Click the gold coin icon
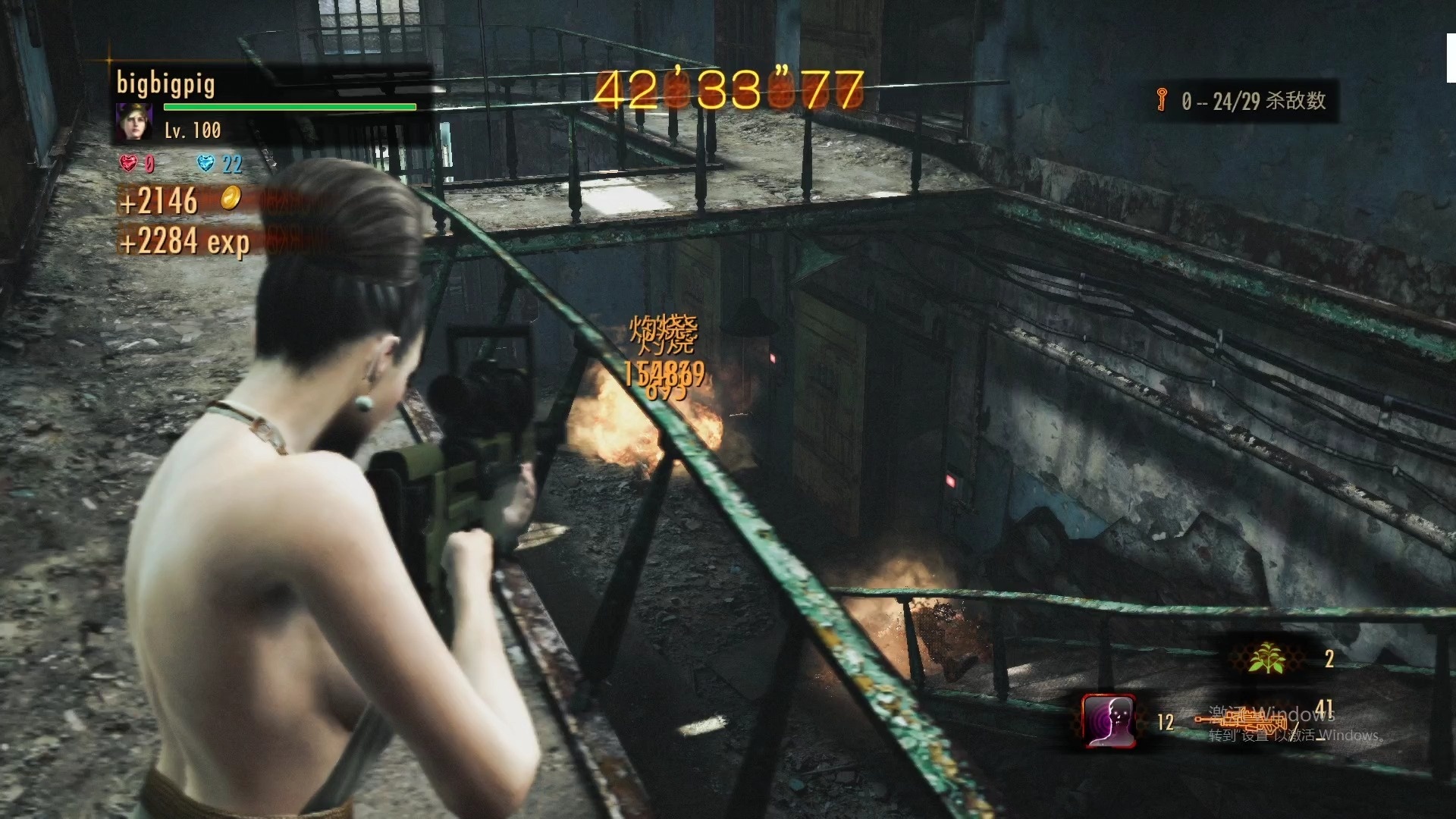1456x819 pixels. [x=231, y=199]
